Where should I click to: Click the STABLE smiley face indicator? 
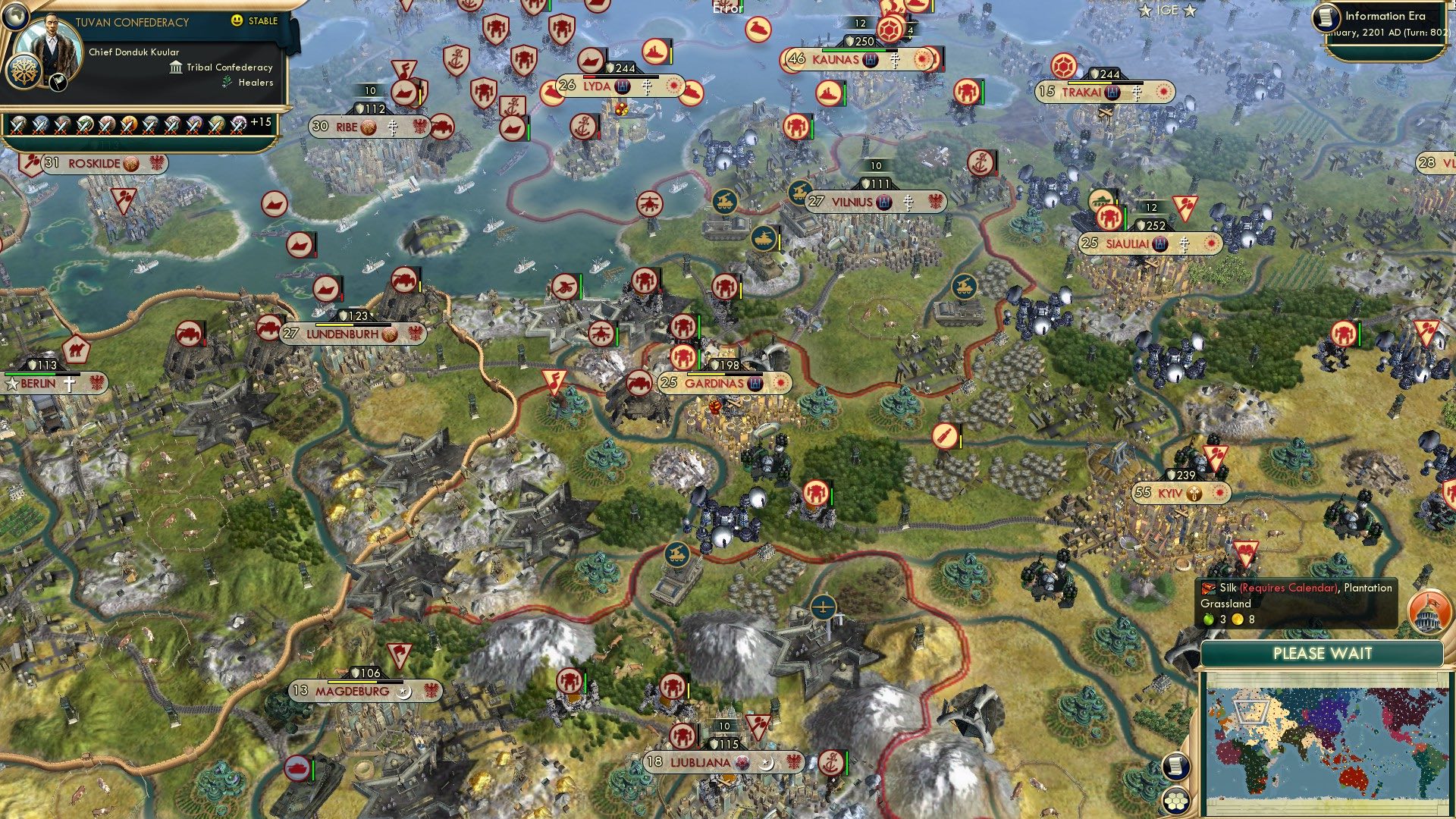[x=237, y=22]
